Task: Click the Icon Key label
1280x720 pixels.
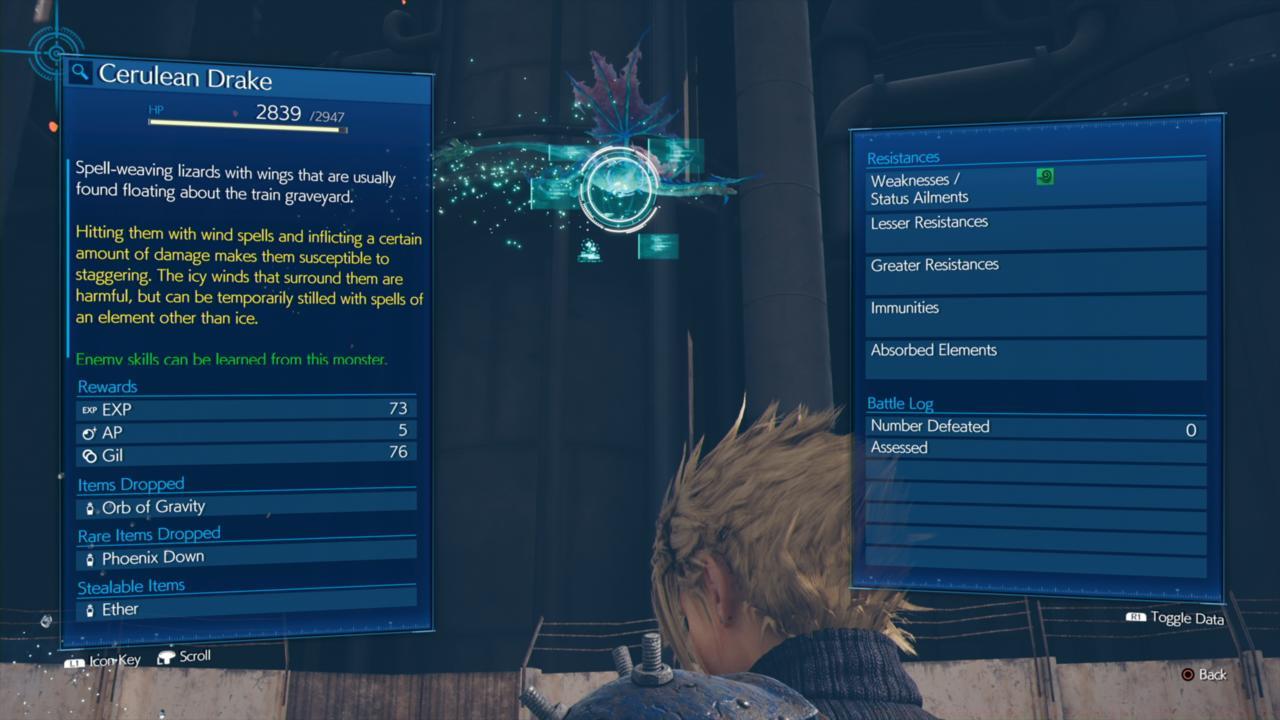Action: coord(114,660)
